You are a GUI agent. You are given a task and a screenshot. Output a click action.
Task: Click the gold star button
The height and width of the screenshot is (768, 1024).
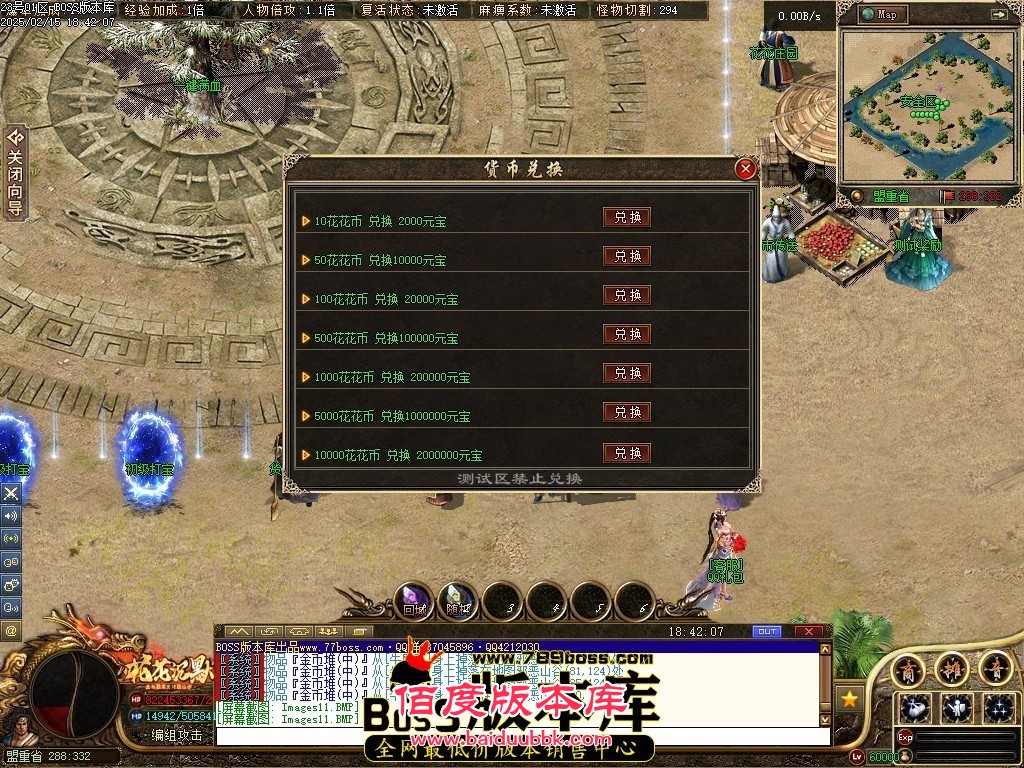[x=850, y=698]
